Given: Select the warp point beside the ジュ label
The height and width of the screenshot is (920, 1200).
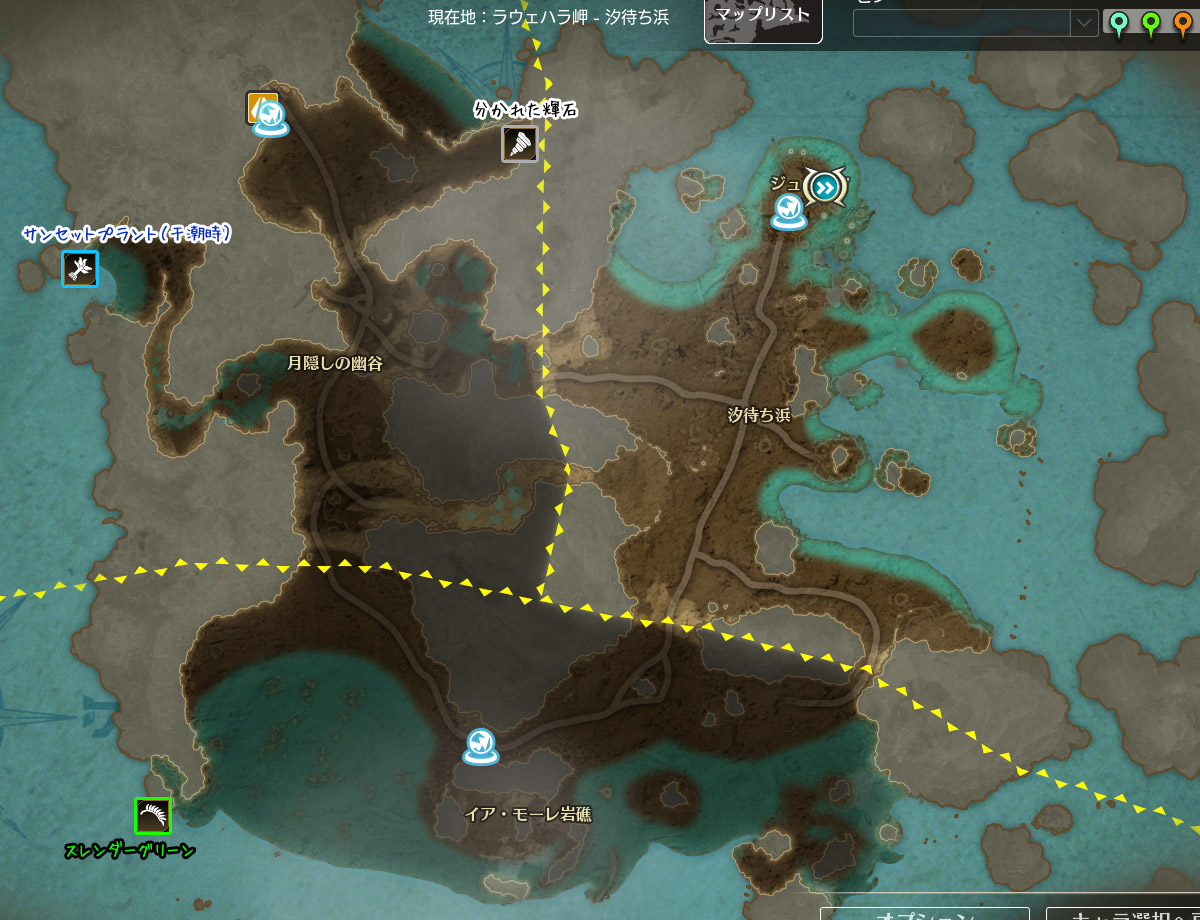Looking at the screenshot, I should click(789, 210).
